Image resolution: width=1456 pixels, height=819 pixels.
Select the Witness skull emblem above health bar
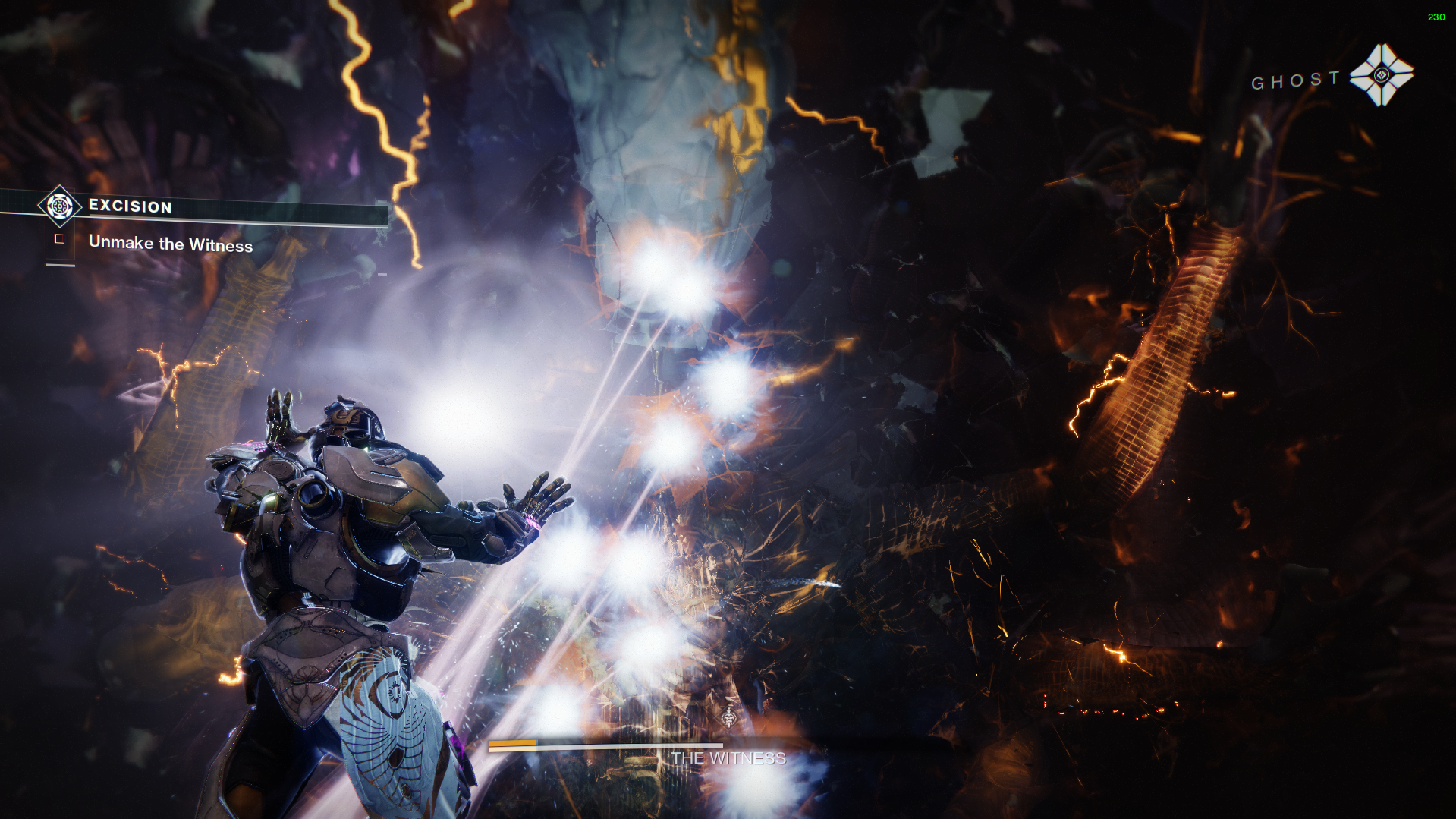click(729, 717)
